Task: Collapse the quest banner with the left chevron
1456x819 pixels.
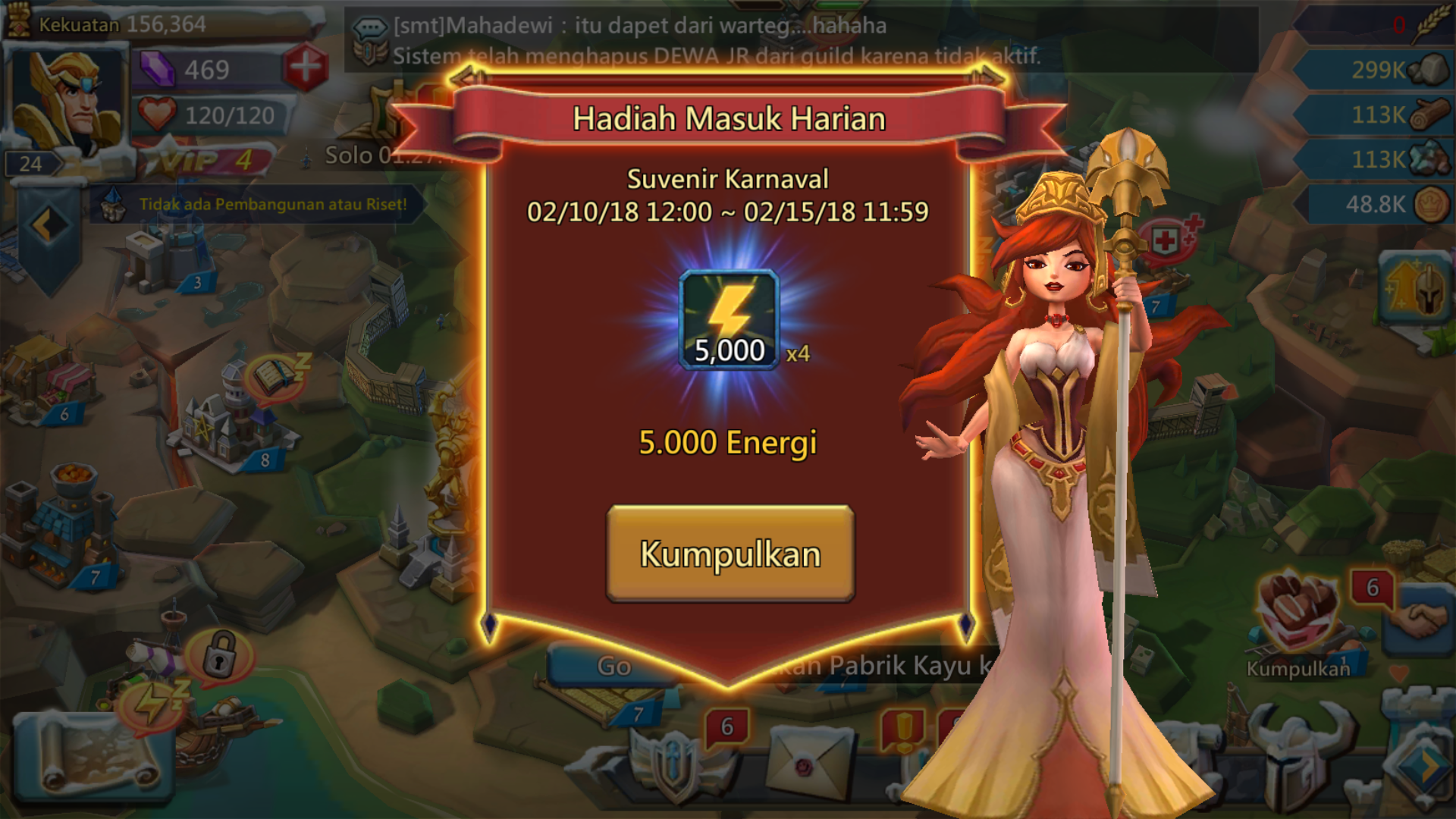Action: tap(47, 222)
